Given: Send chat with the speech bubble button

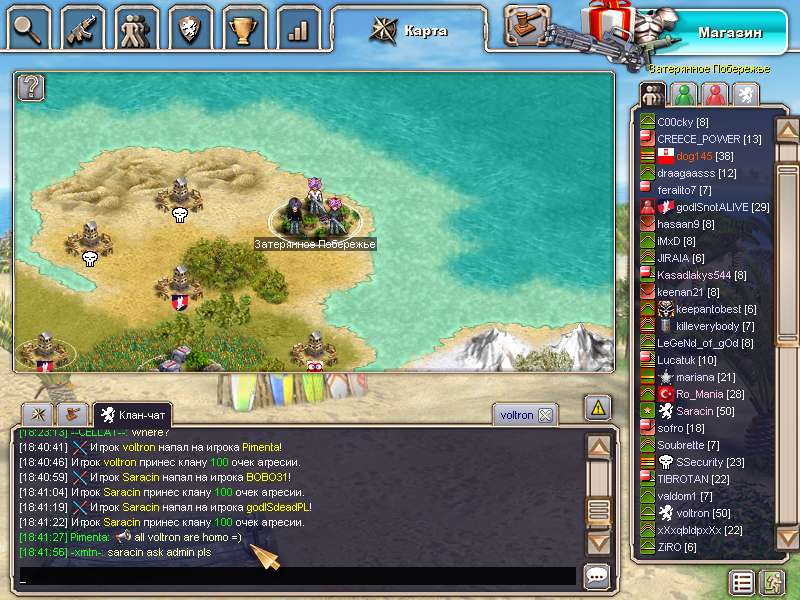Looking at the screenshot, I should point(597,576).
